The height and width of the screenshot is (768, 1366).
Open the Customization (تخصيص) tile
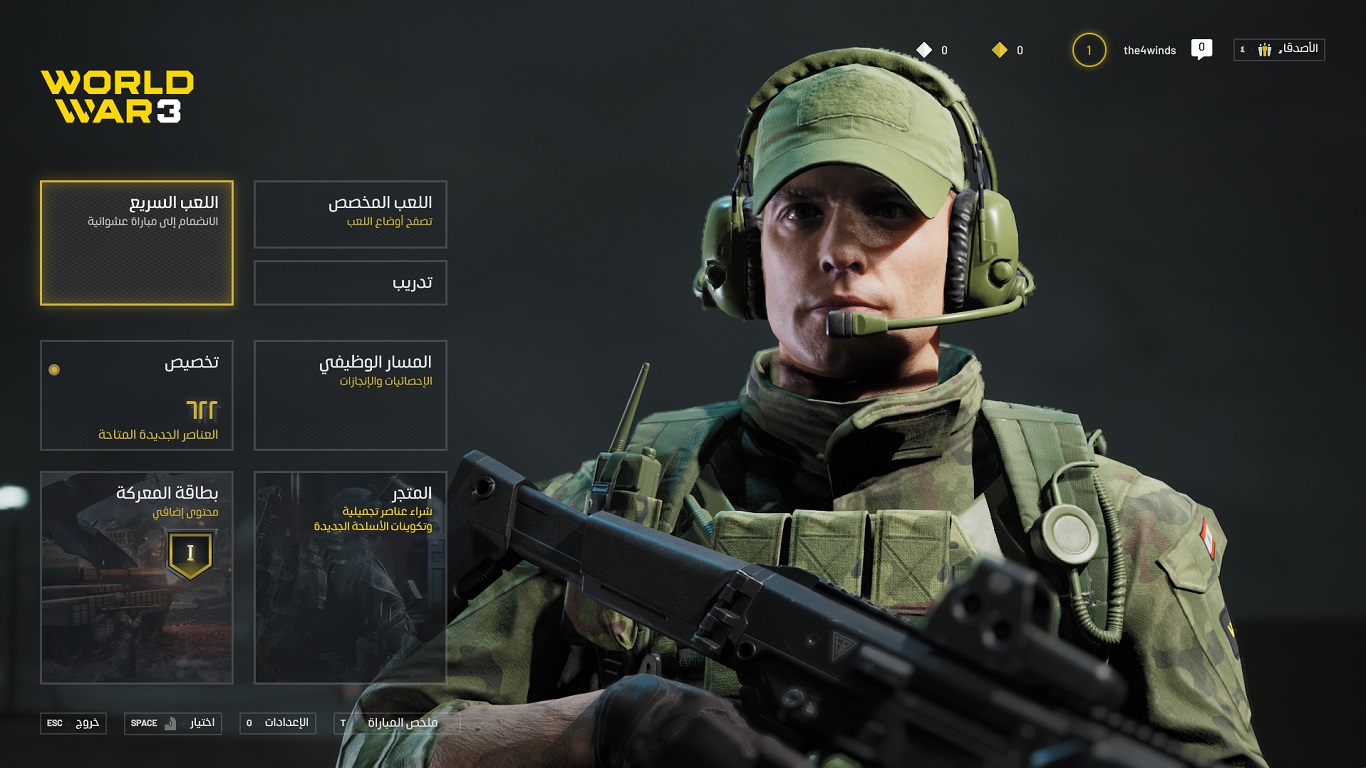137,395
